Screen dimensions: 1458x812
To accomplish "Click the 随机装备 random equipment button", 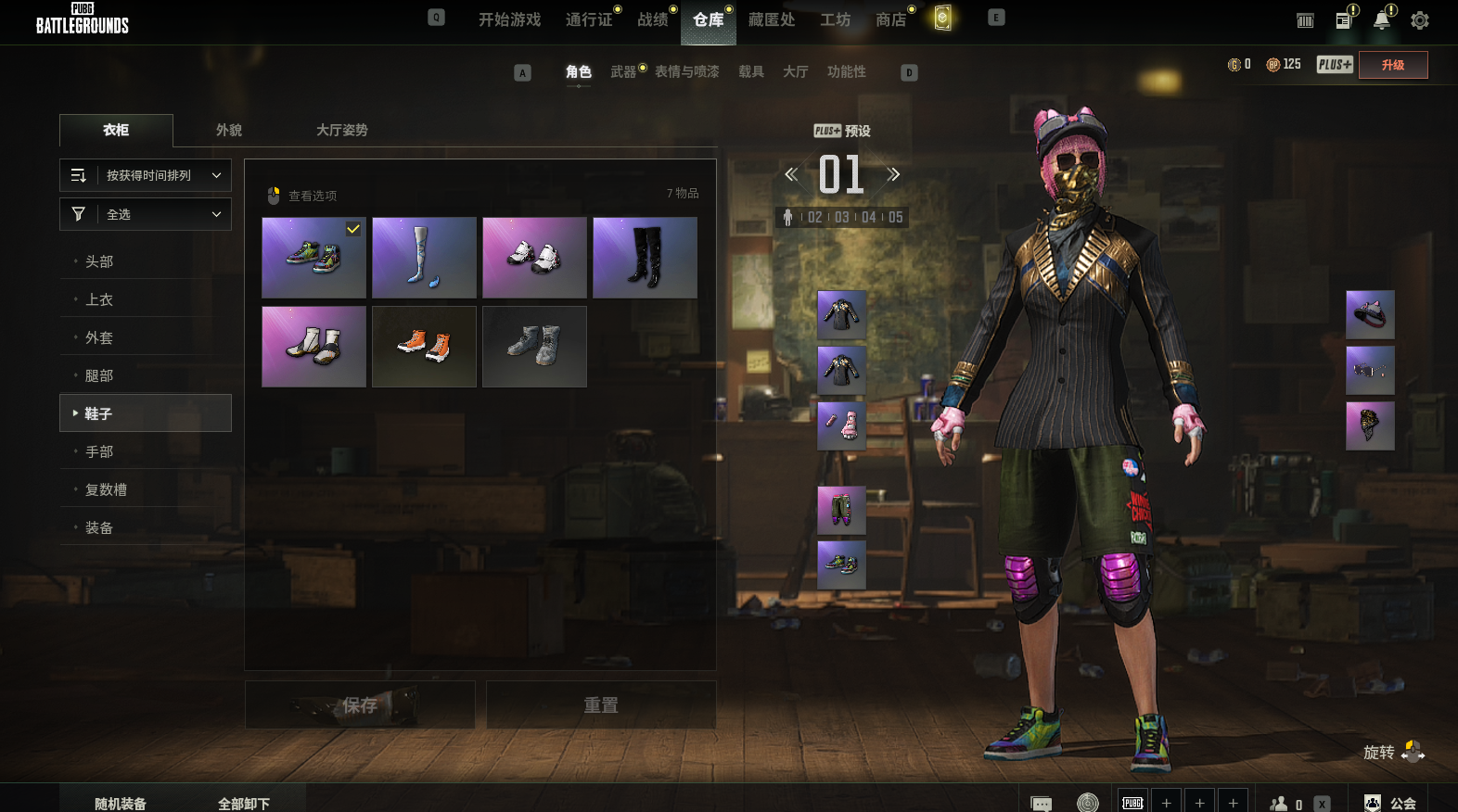I will (121, 803).
